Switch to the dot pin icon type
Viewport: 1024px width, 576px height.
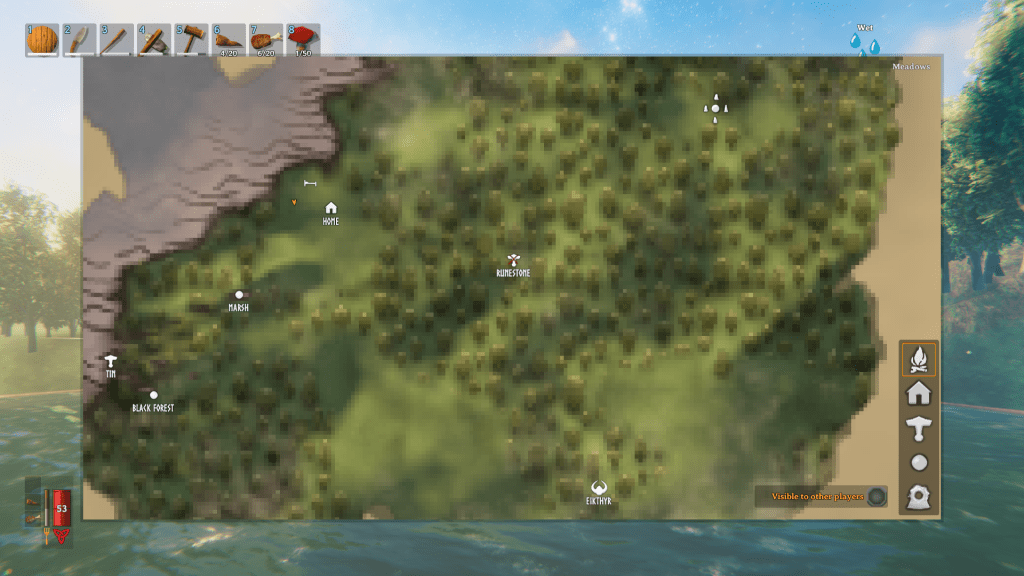click(x=919, y=462)
